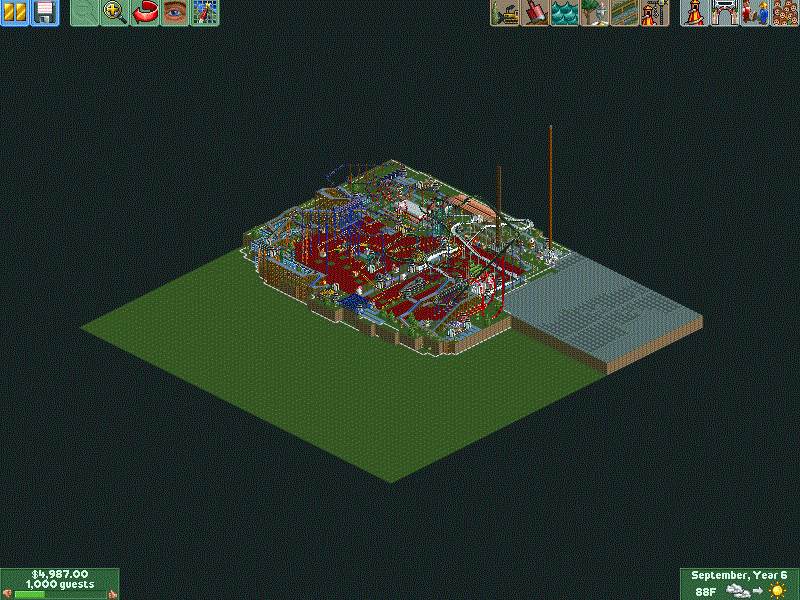Click the 1,000 guests count

point(60,584)
